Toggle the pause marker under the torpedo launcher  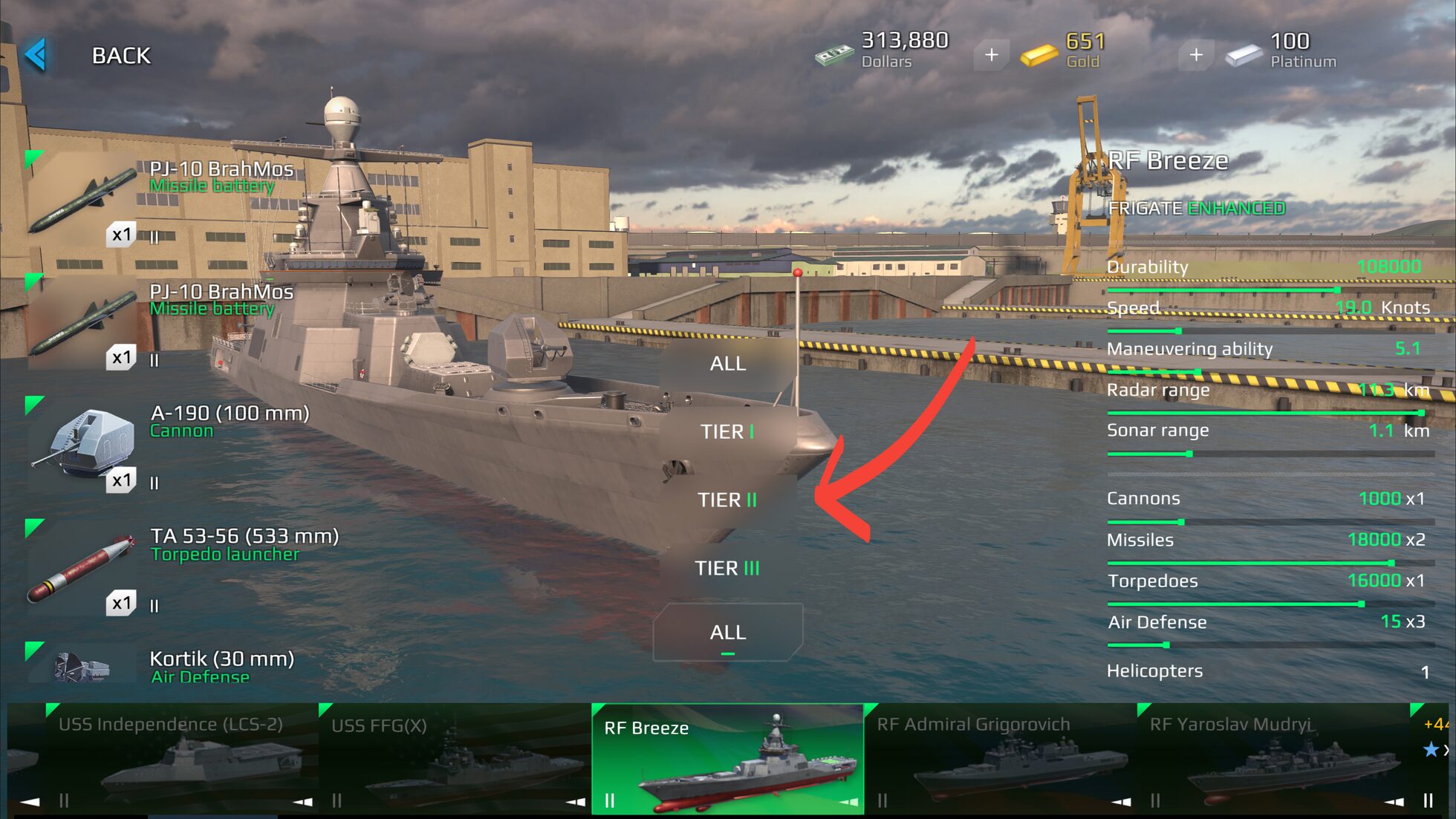(155, 605)
